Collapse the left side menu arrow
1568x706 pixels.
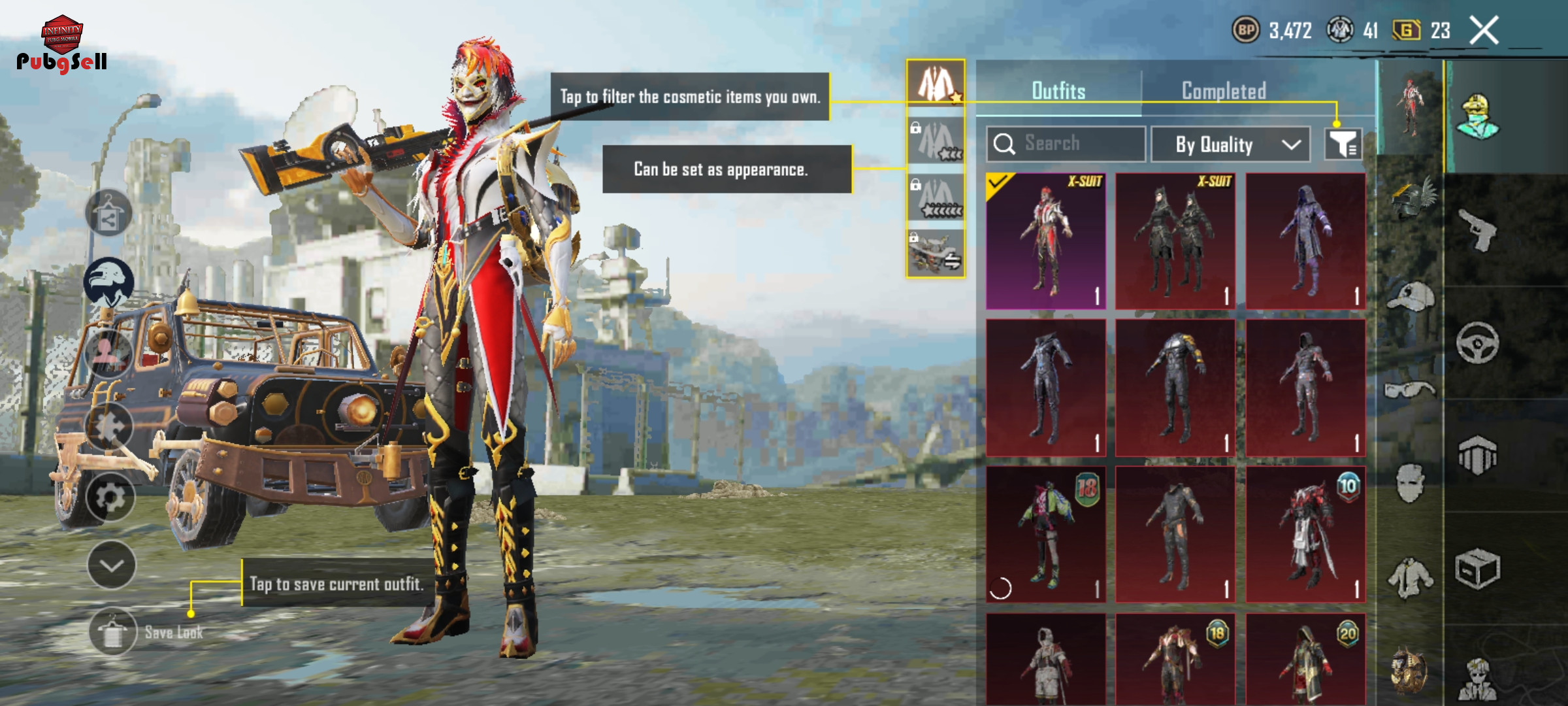click(x=112, y=565)
